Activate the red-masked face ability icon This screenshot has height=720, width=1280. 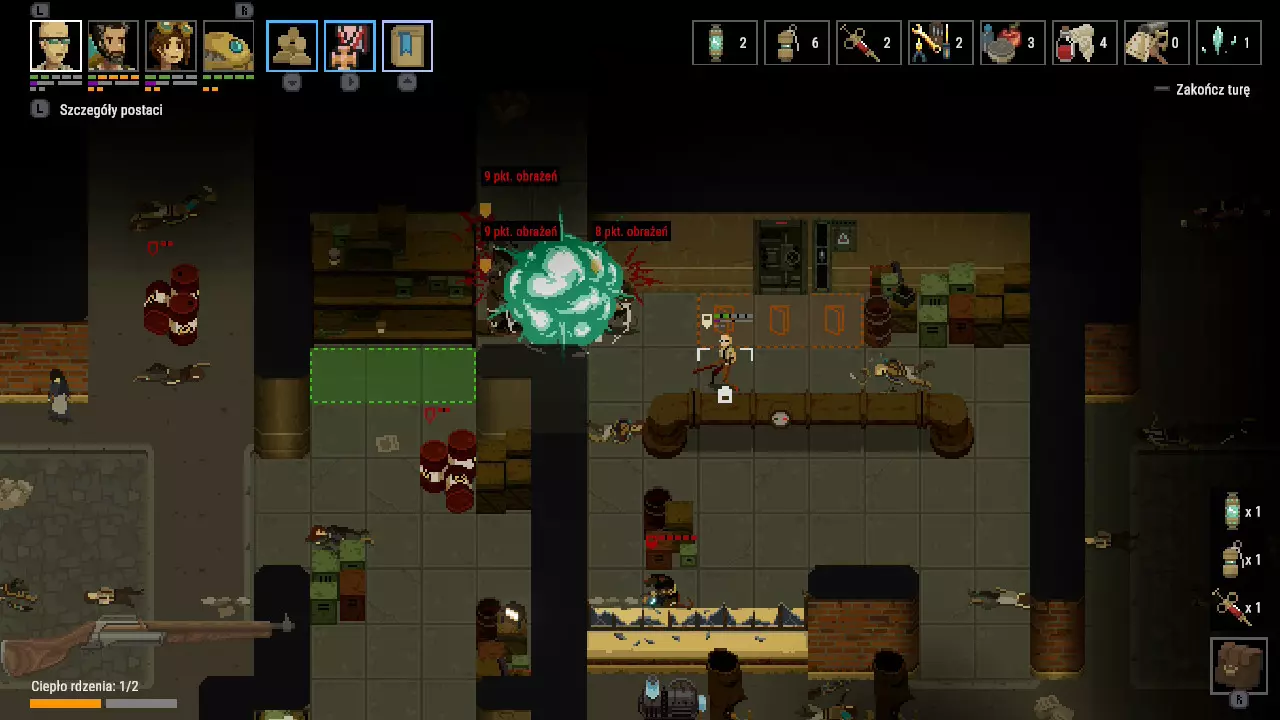pos(350,46)
